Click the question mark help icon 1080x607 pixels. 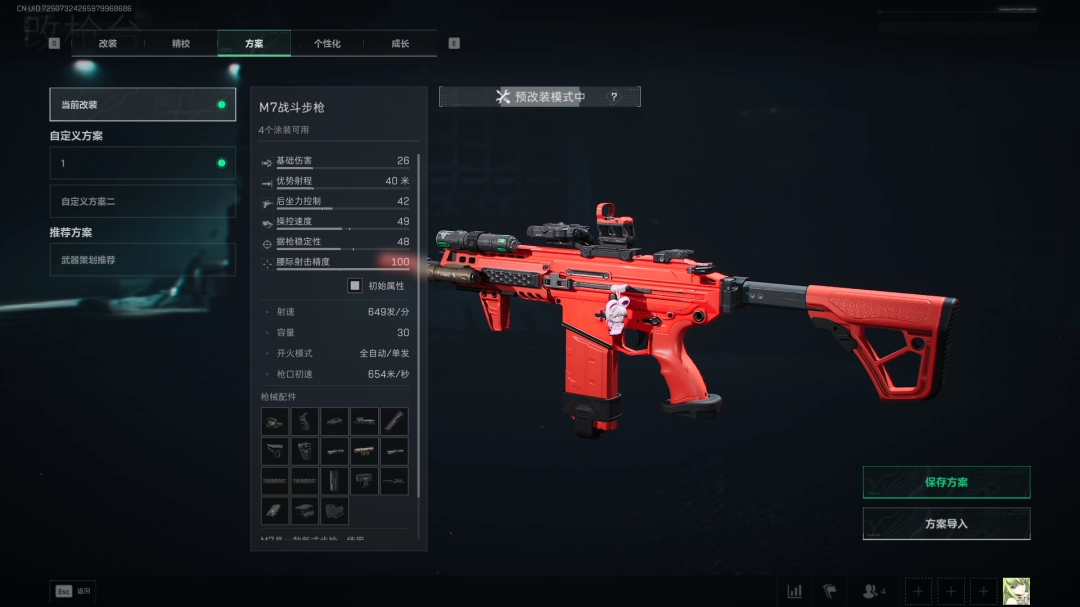(614, 97)
